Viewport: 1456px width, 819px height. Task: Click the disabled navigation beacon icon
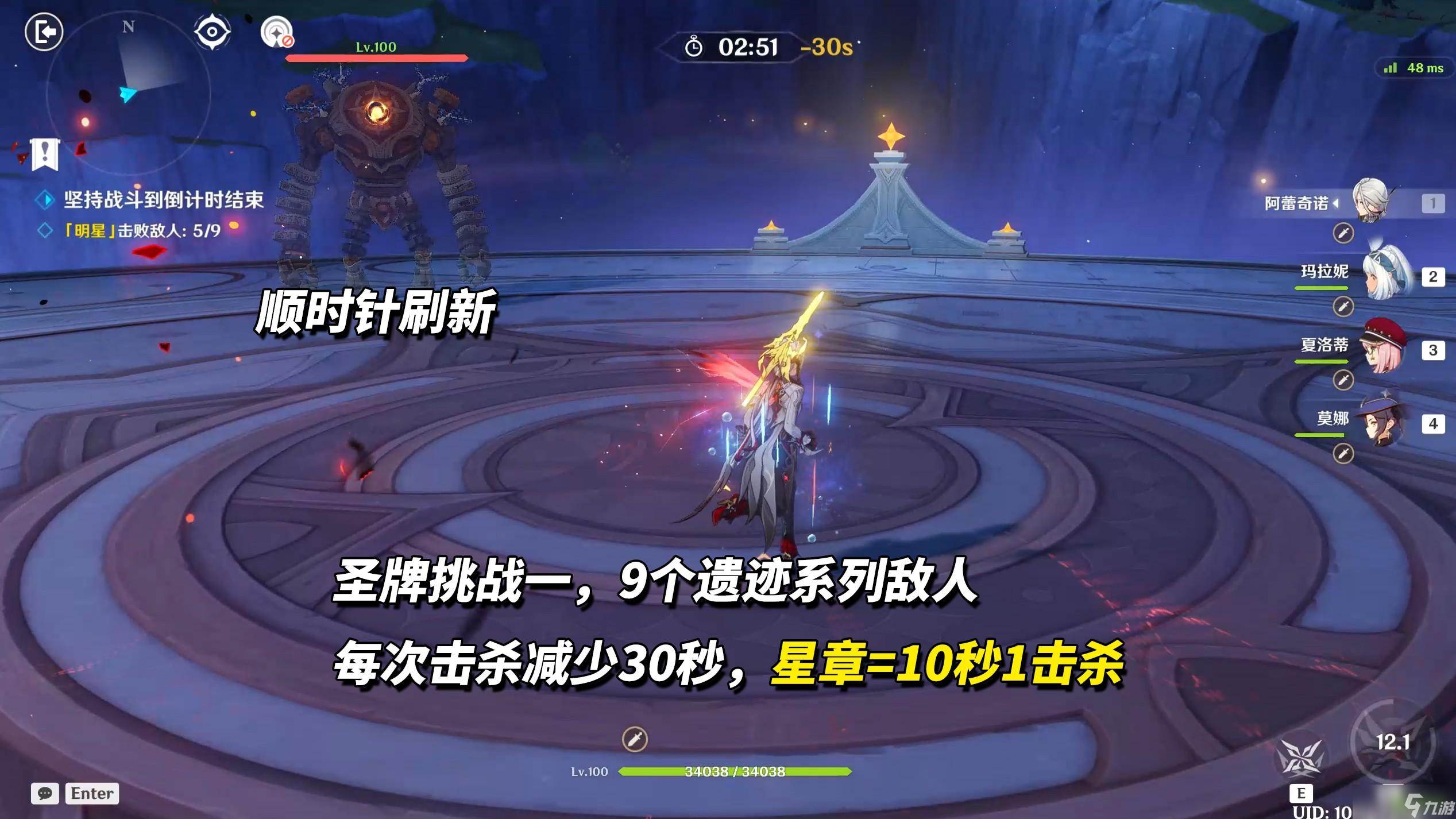coord(277,32)
